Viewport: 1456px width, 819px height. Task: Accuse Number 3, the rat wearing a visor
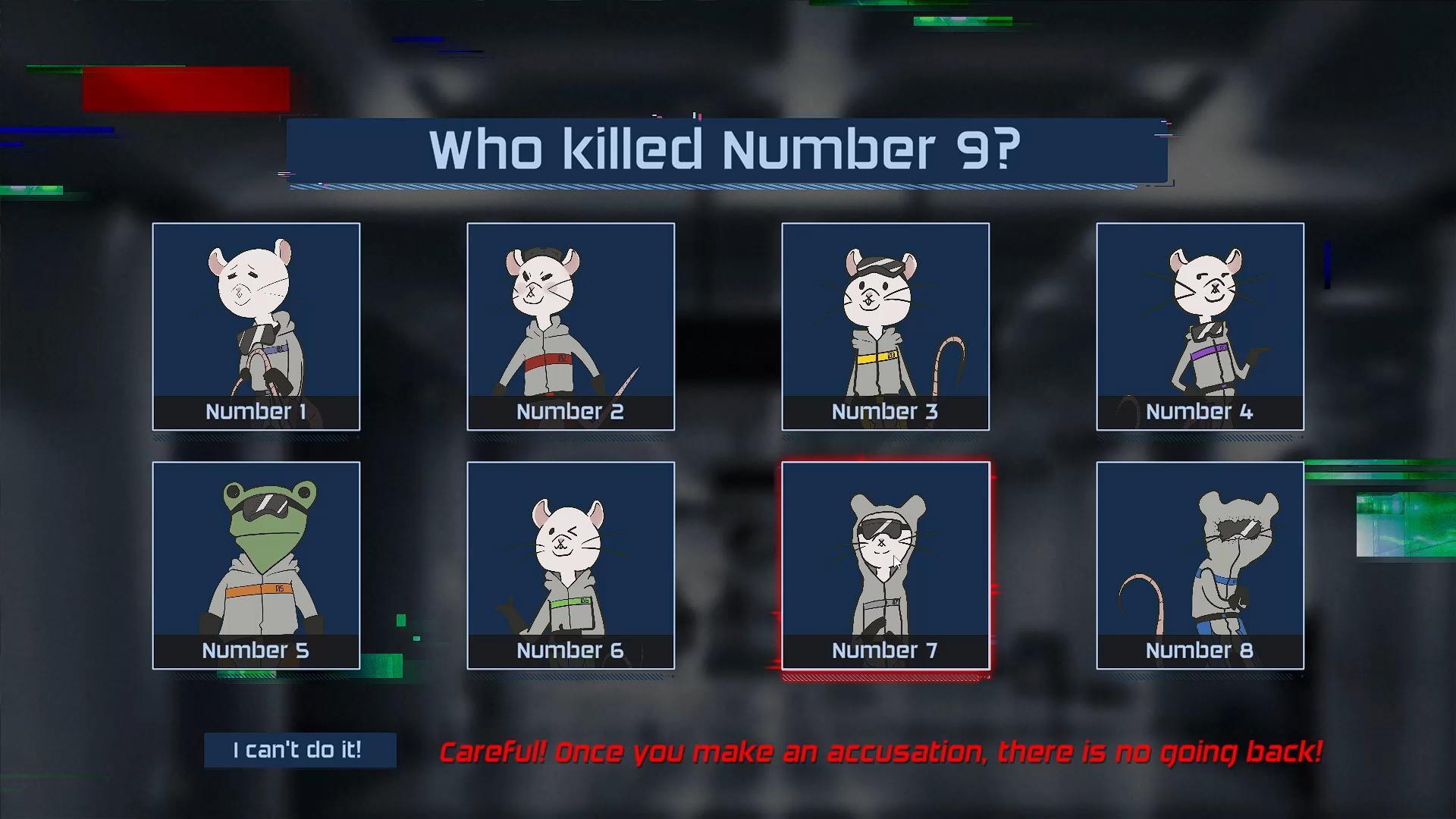tap(885, 318)
